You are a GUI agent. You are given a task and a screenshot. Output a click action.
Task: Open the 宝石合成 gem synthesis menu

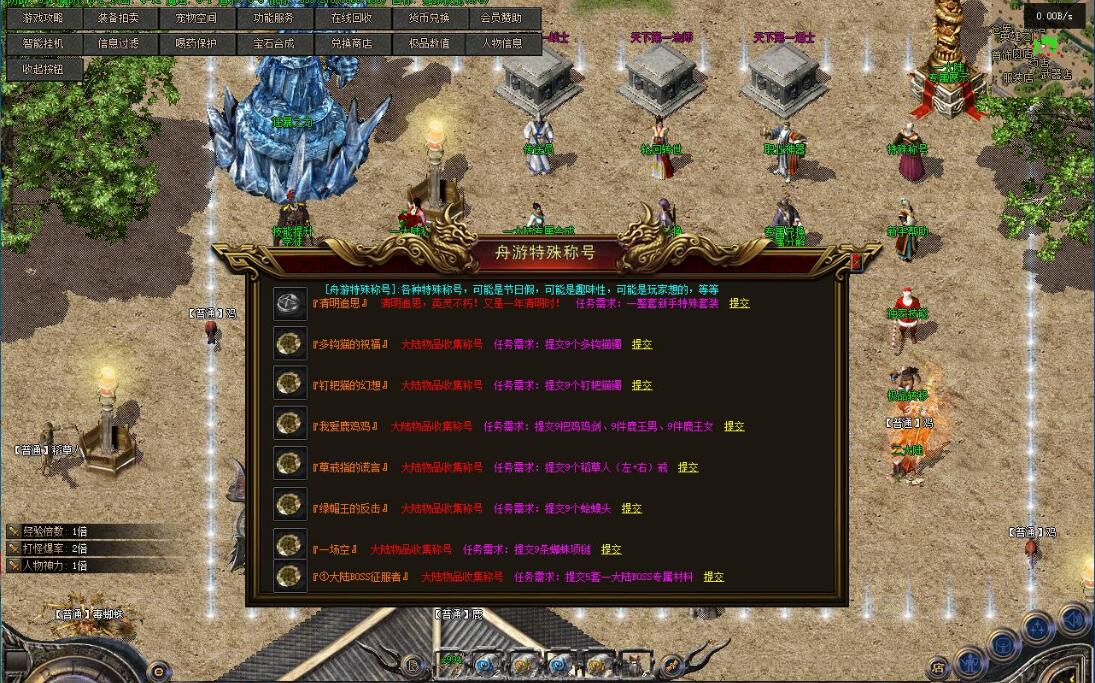tap(273, 44)
